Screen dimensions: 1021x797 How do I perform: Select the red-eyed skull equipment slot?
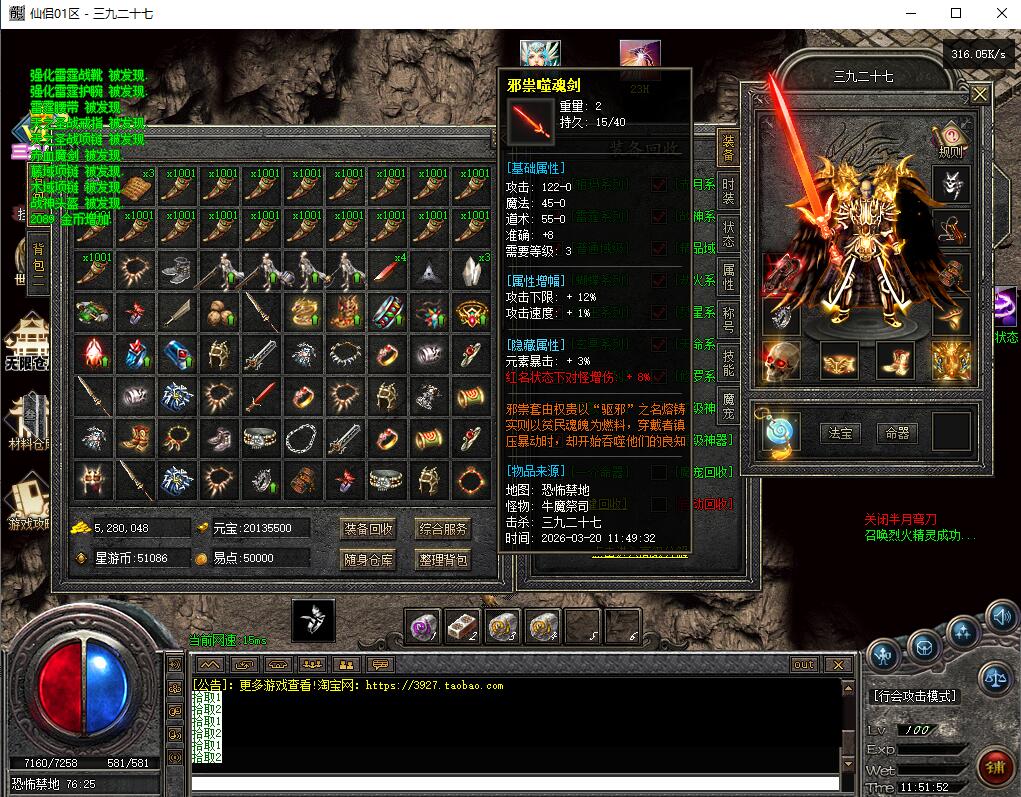tap(782, 361)
